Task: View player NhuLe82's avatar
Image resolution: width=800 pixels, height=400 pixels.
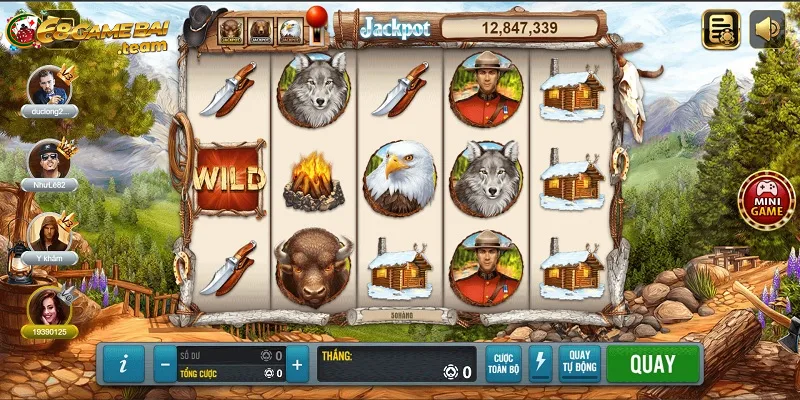Action: coord(47,158)
